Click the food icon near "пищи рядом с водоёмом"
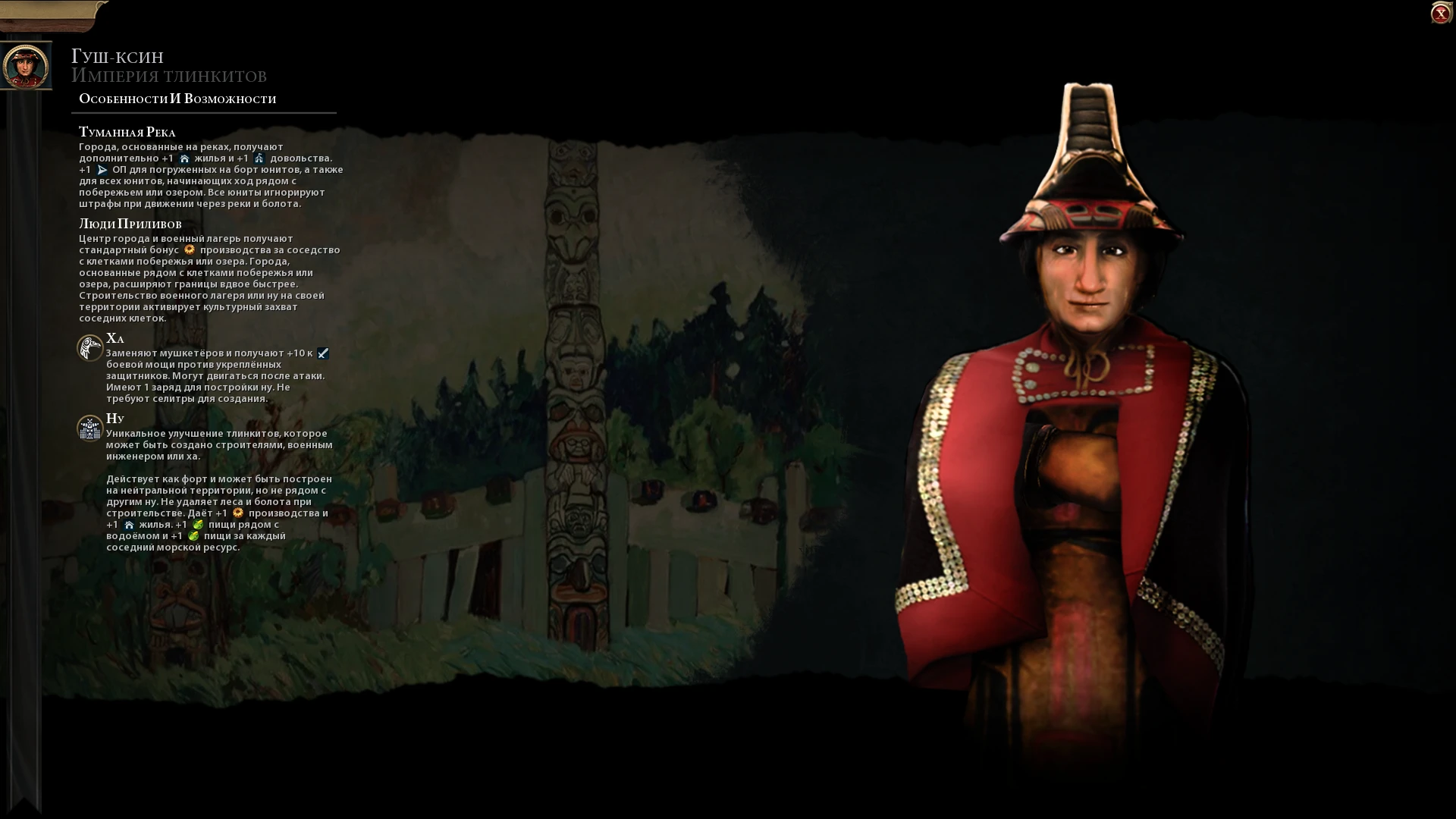The height and width of the screenshot is (819, 1456). [198, 526]
